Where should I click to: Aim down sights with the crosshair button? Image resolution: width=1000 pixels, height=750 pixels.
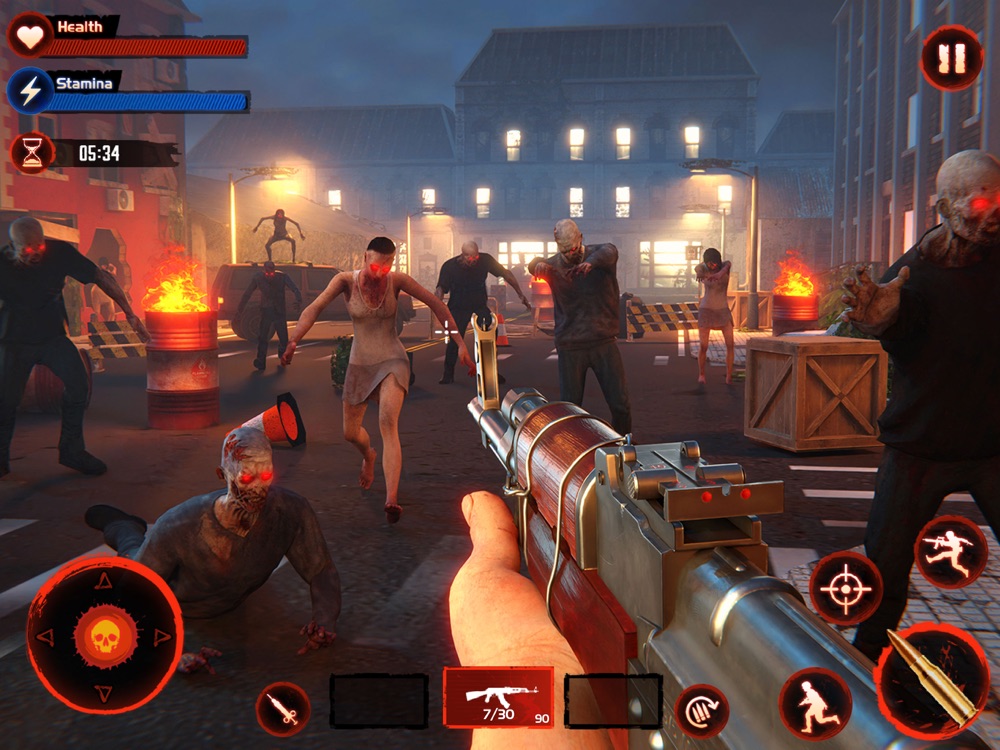tap(845, 587)
